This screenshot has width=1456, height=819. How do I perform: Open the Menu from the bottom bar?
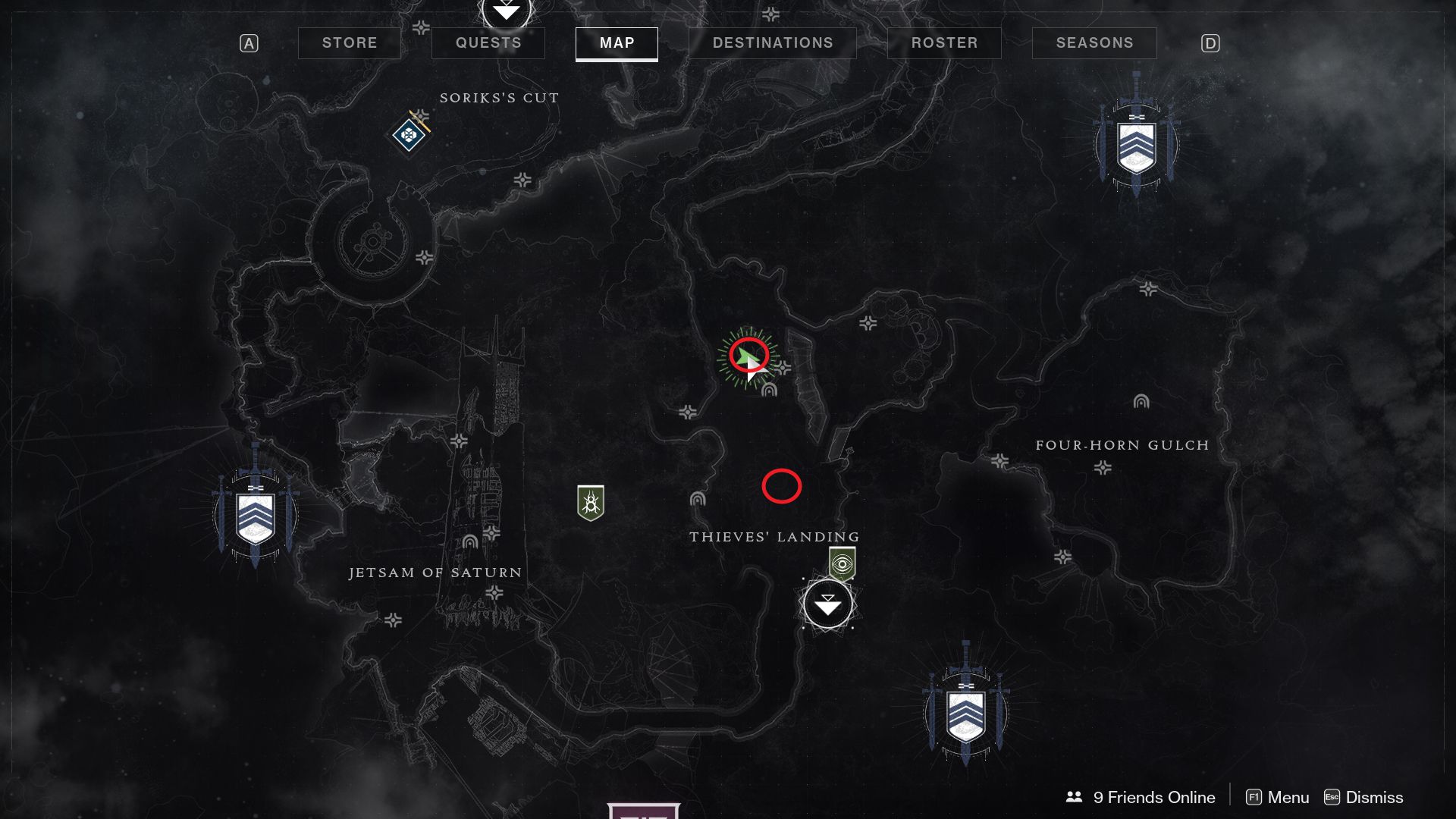click(x=1289, y=797)
